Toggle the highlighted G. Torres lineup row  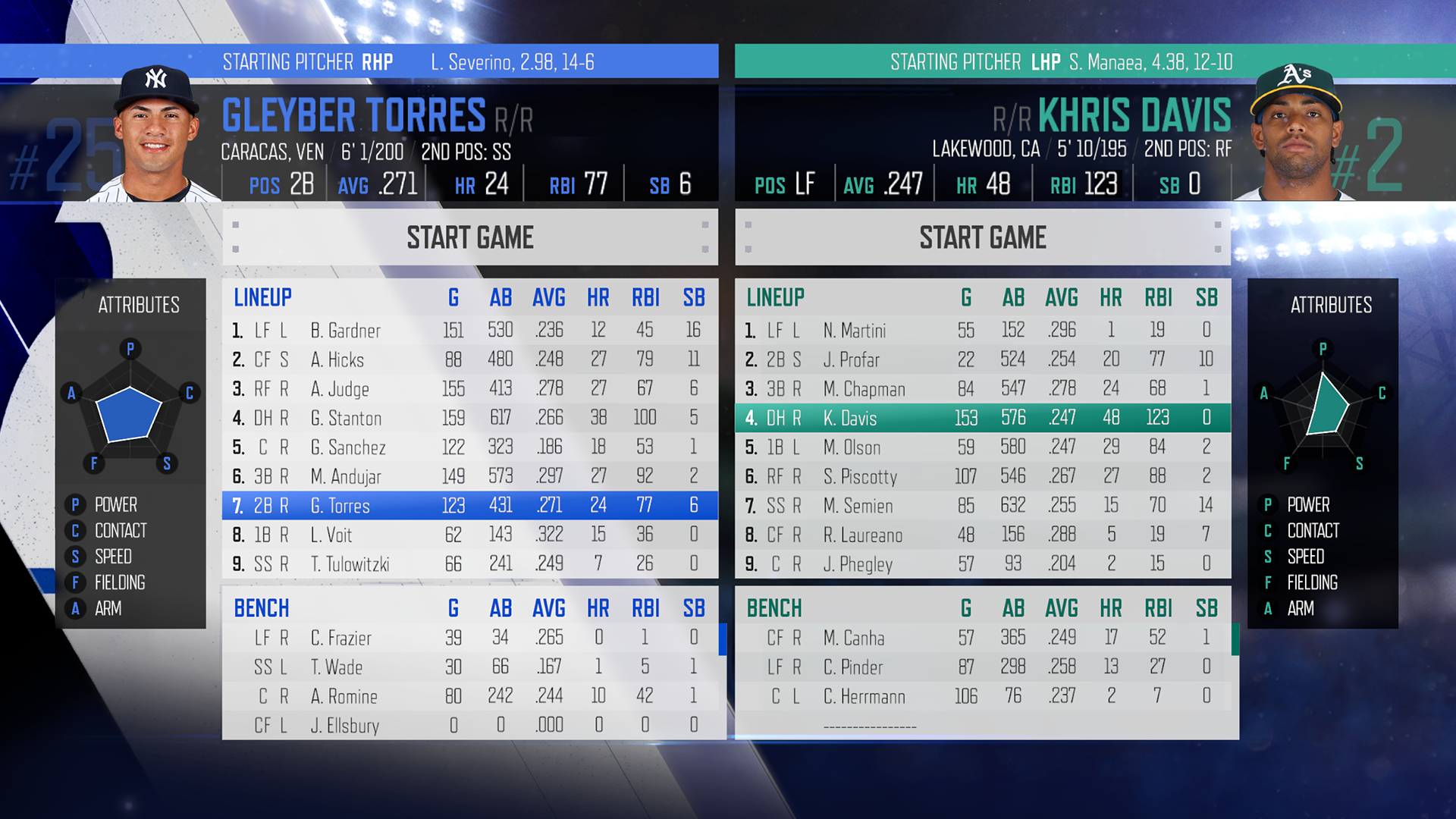[x=470, y=506]
